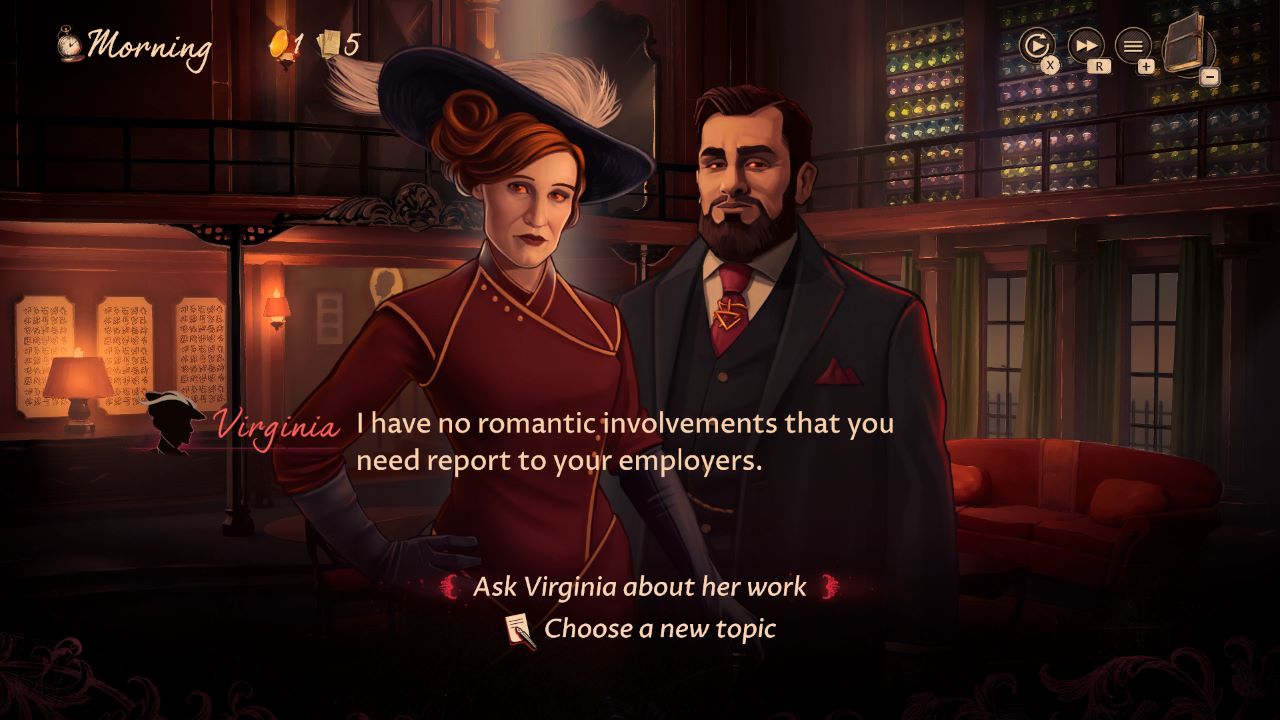The image size is (1280, 720).
Task: Click the minus key prompt under the journal
Action: coord(1211,76)
